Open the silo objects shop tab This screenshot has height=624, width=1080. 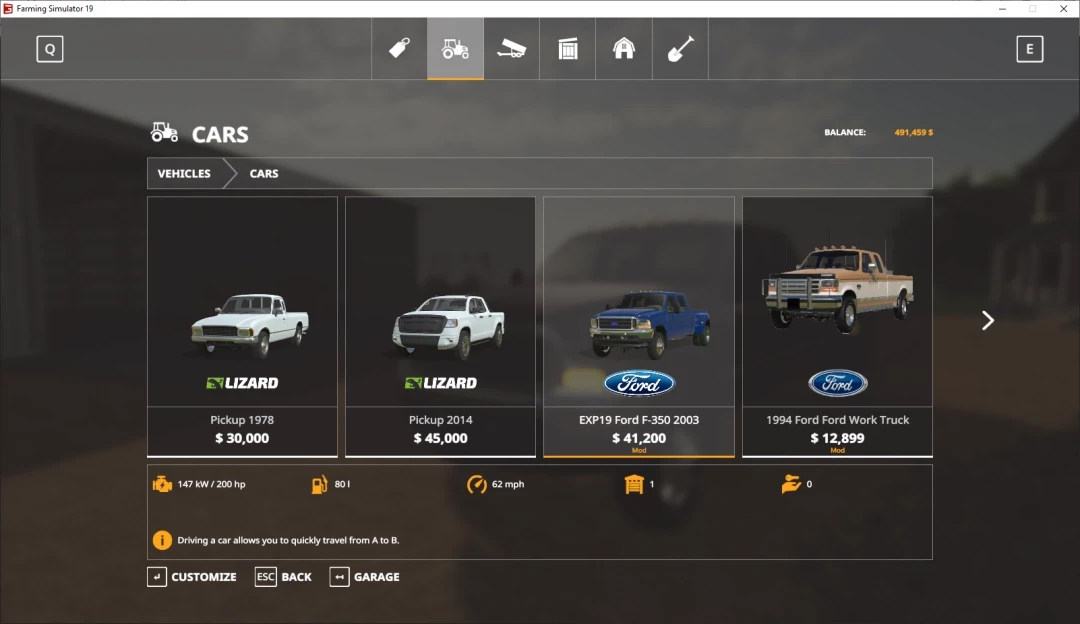click(568, 48)
